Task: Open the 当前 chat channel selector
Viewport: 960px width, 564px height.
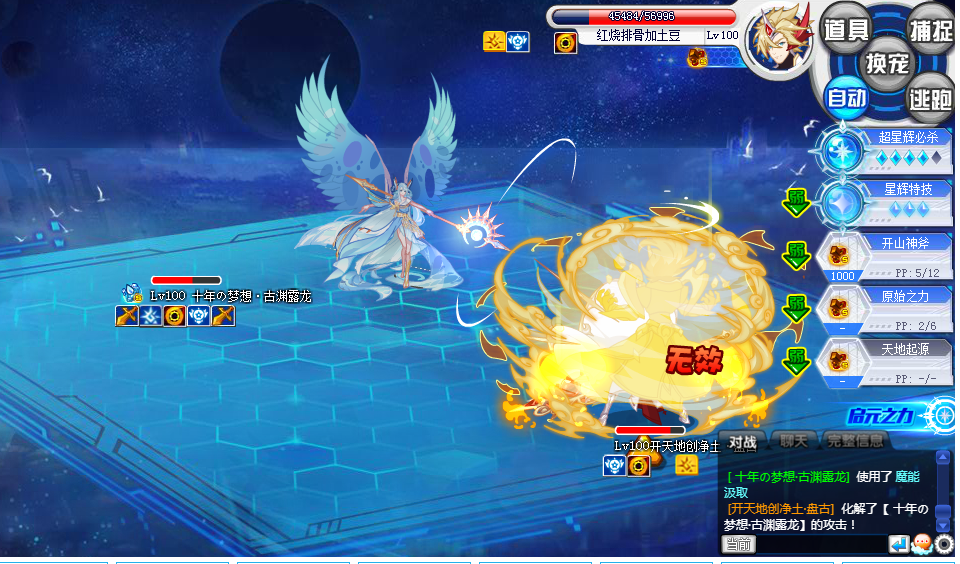Action: click(739, 544)
